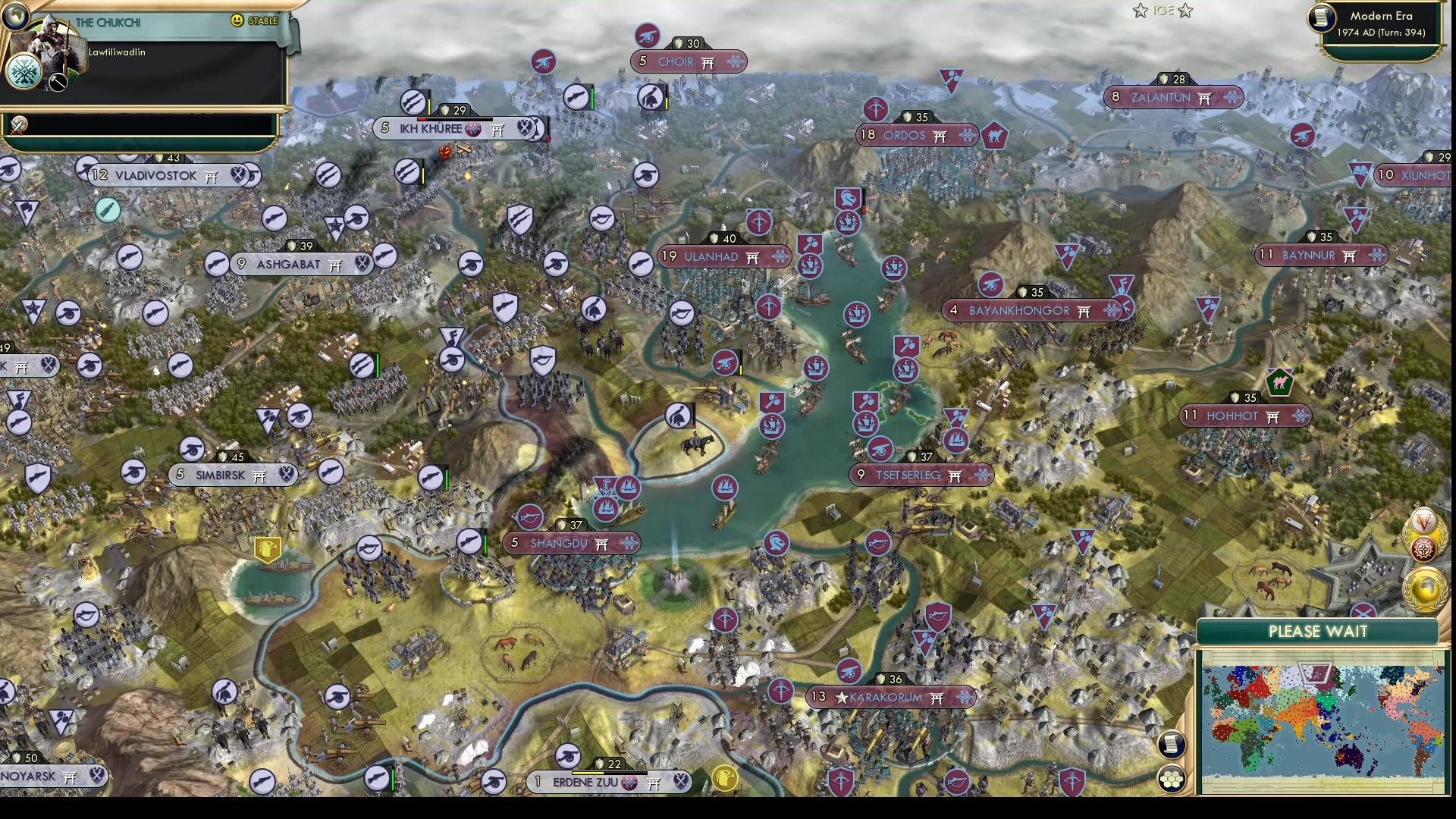Open the Ulanhad city banner
Image resolution: width=1456 pixels, height=819 pixels.
(x=724, y=256)
